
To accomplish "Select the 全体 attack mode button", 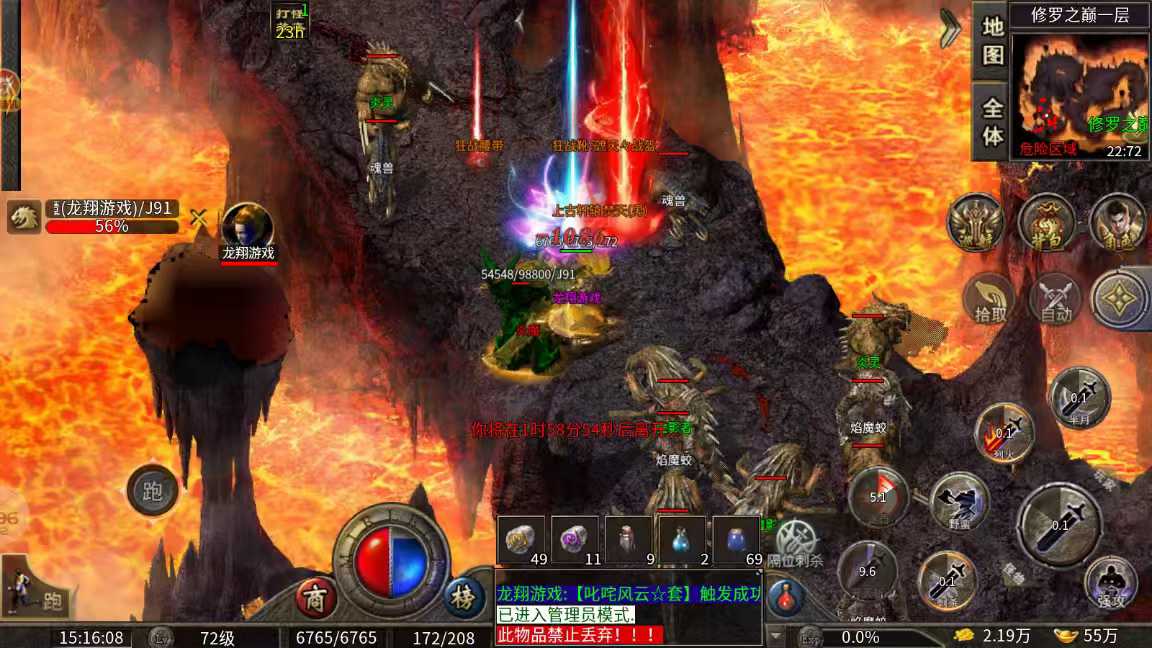I will coord(992,121).
